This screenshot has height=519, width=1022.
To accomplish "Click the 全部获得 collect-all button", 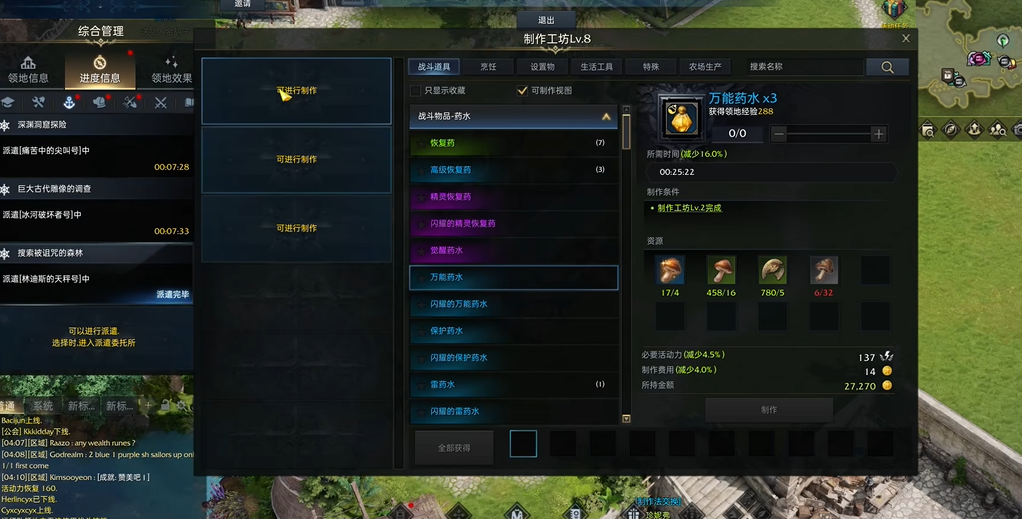I will [453, 448].
